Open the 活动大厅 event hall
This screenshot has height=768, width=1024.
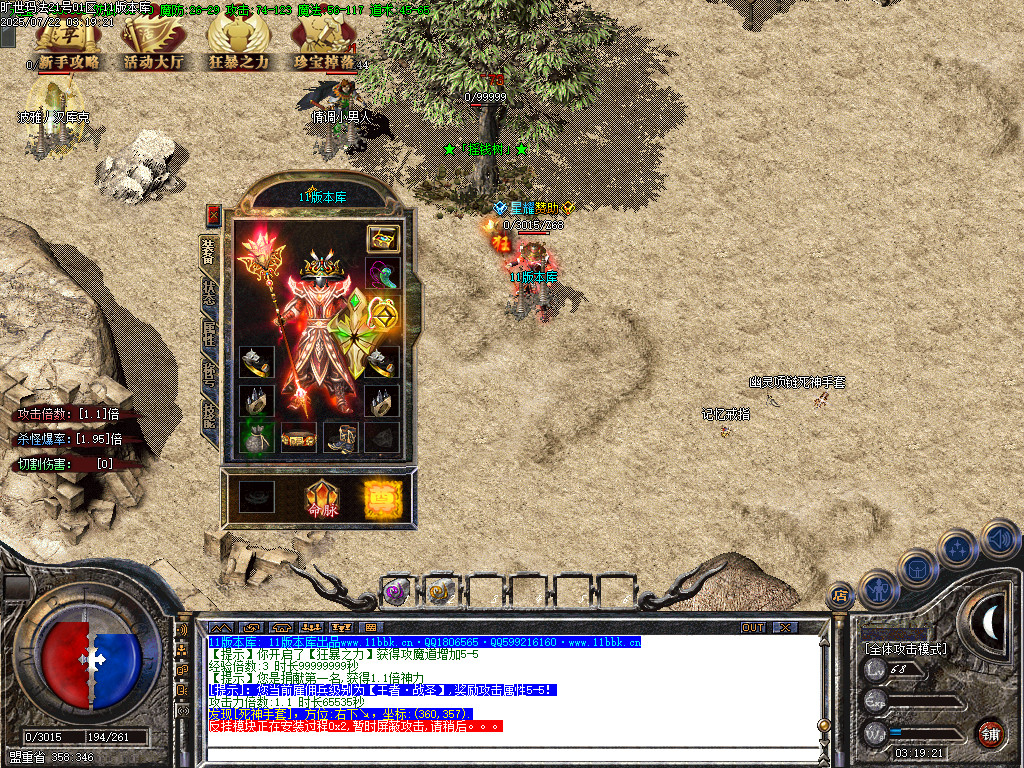[x=152, y=45]
